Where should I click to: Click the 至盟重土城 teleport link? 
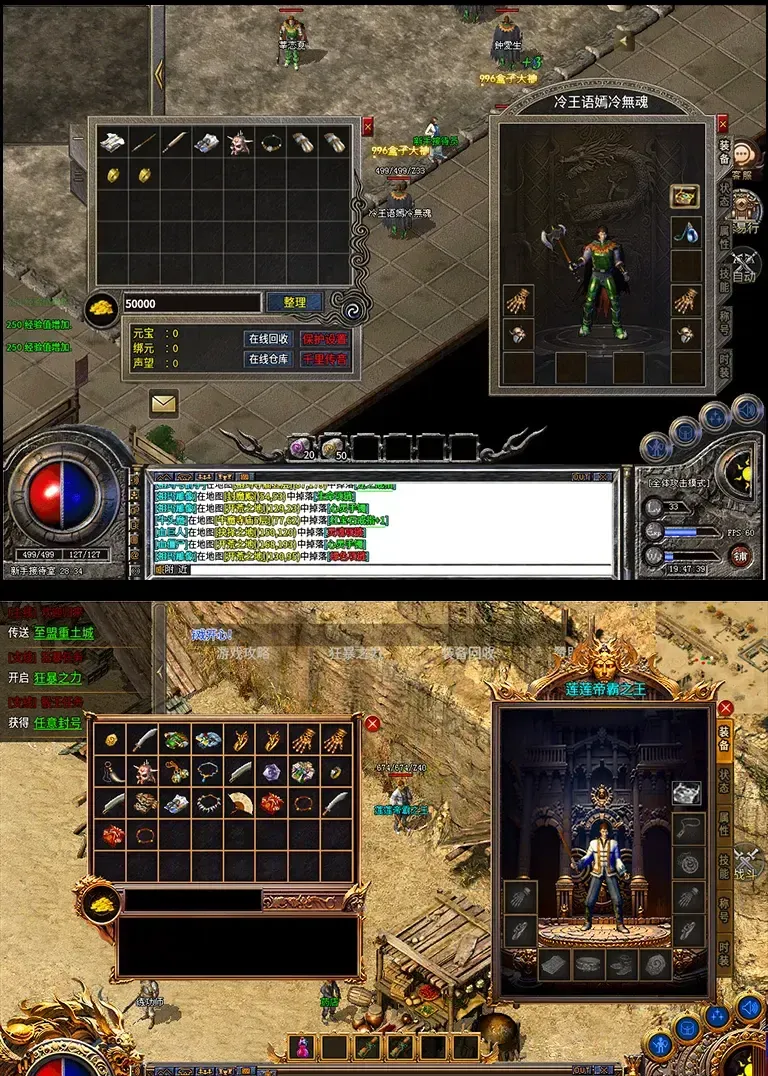tap(64, 633)
